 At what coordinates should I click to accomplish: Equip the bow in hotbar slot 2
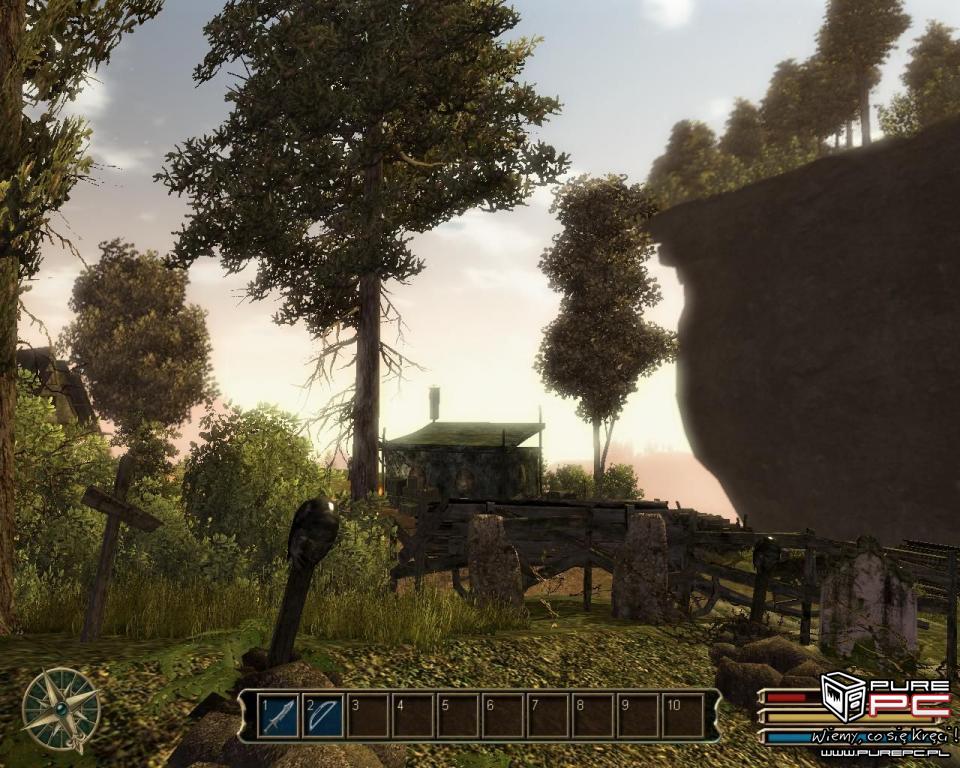pyautogui.click(x=323, y=716)
